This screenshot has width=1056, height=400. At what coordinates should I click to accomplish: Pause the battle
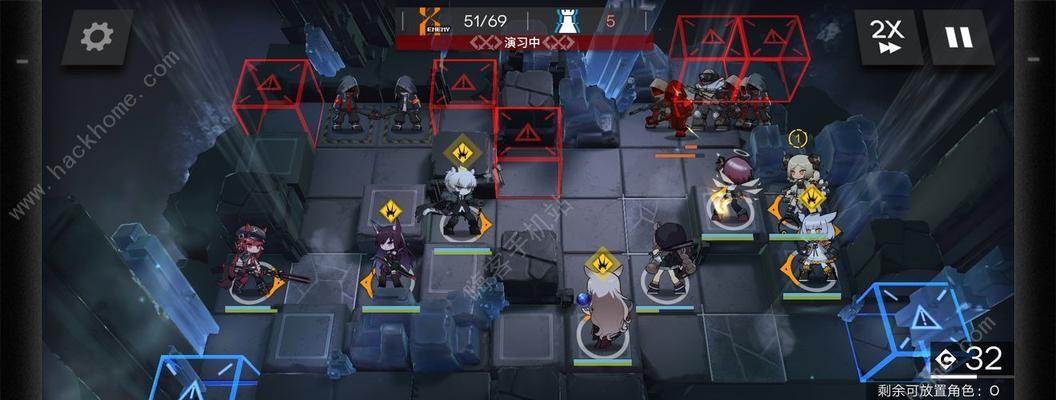pos(958,38)
